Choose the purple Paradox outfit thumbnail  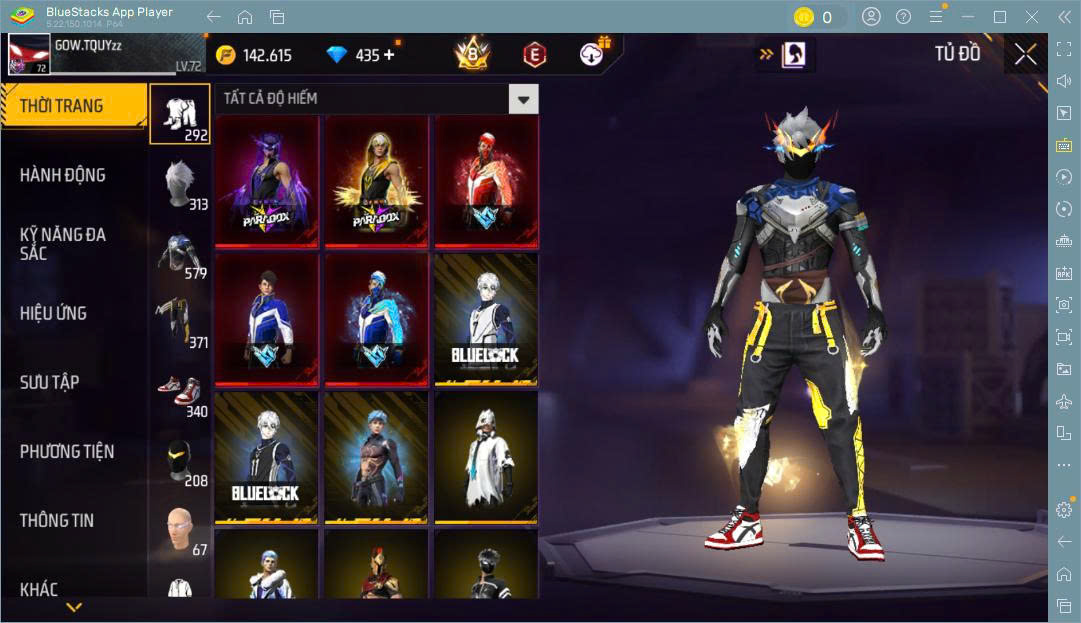[x=267, y=181]
